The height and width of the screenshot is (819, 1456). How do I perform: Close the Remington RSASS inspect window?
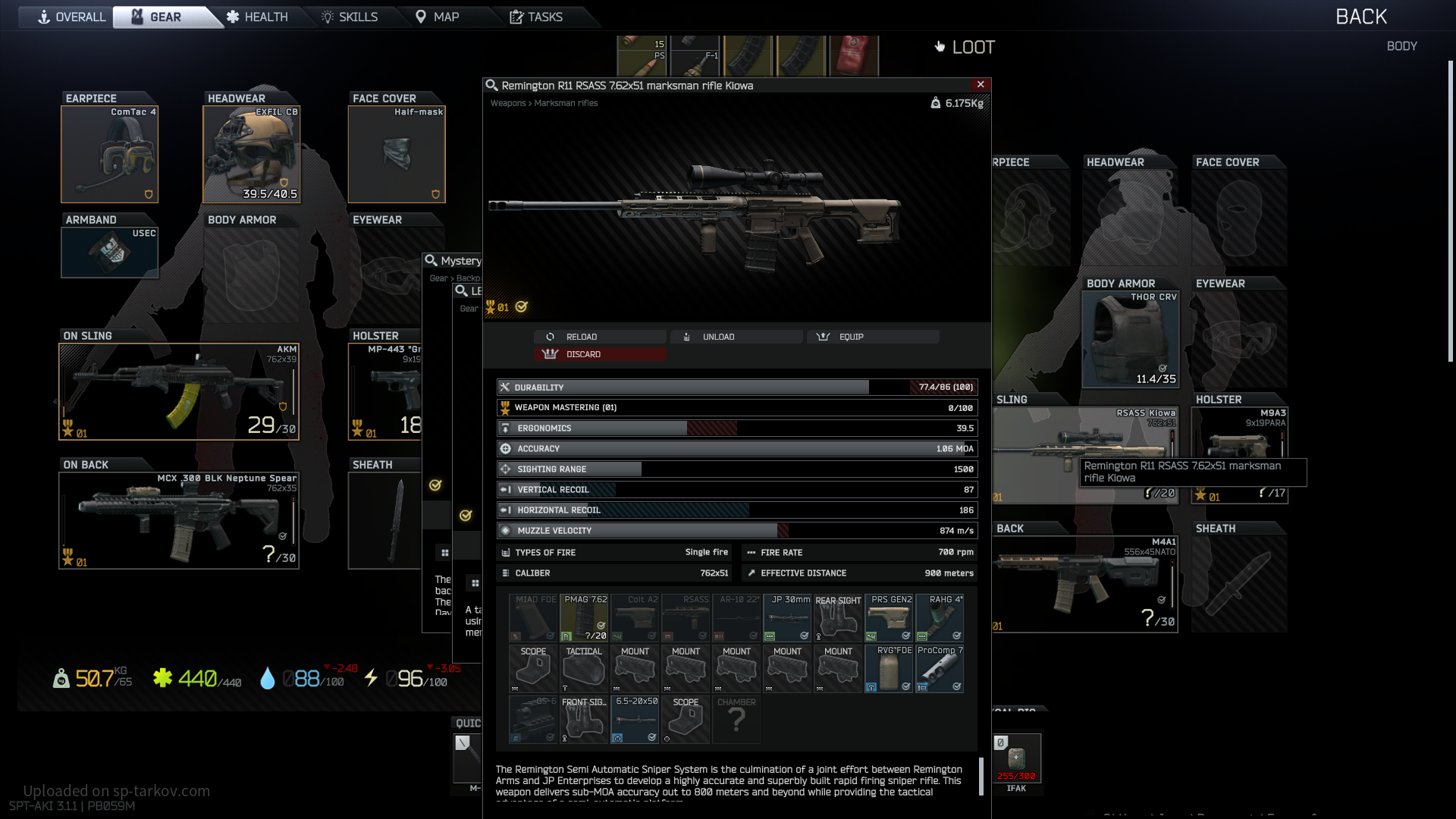point(981,84)
